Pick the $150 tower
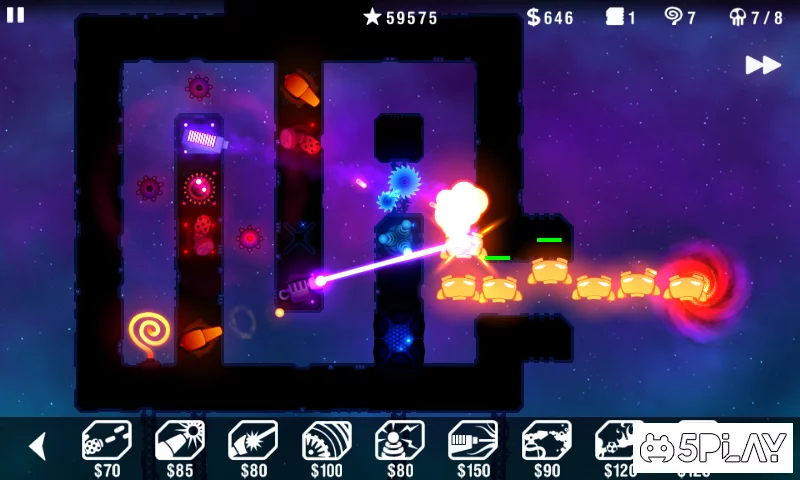Image resolution: width=800 pixels, height=480 pixels. click(473, 442)
